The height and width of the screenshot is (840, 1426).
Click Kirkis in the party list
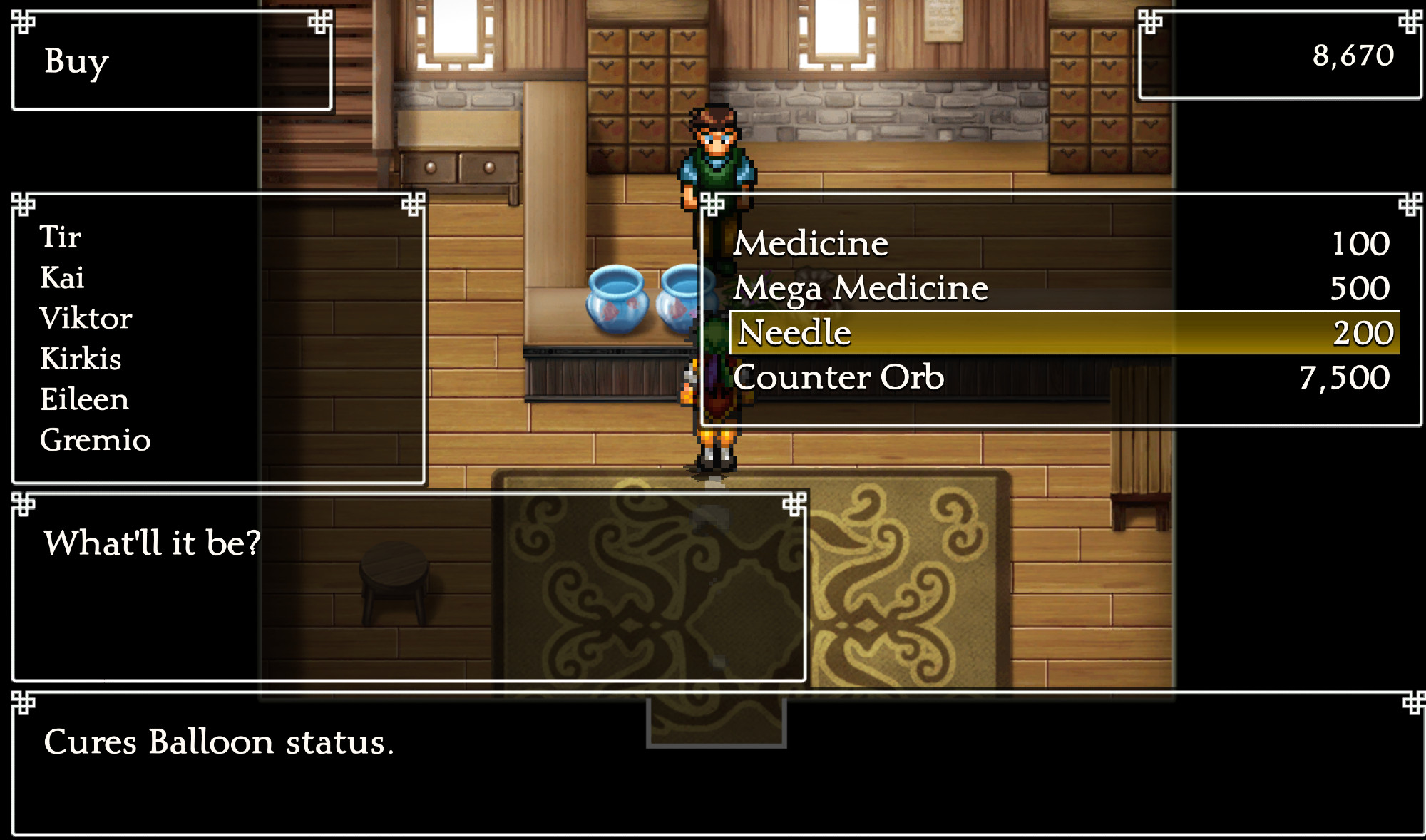(81, 359)
